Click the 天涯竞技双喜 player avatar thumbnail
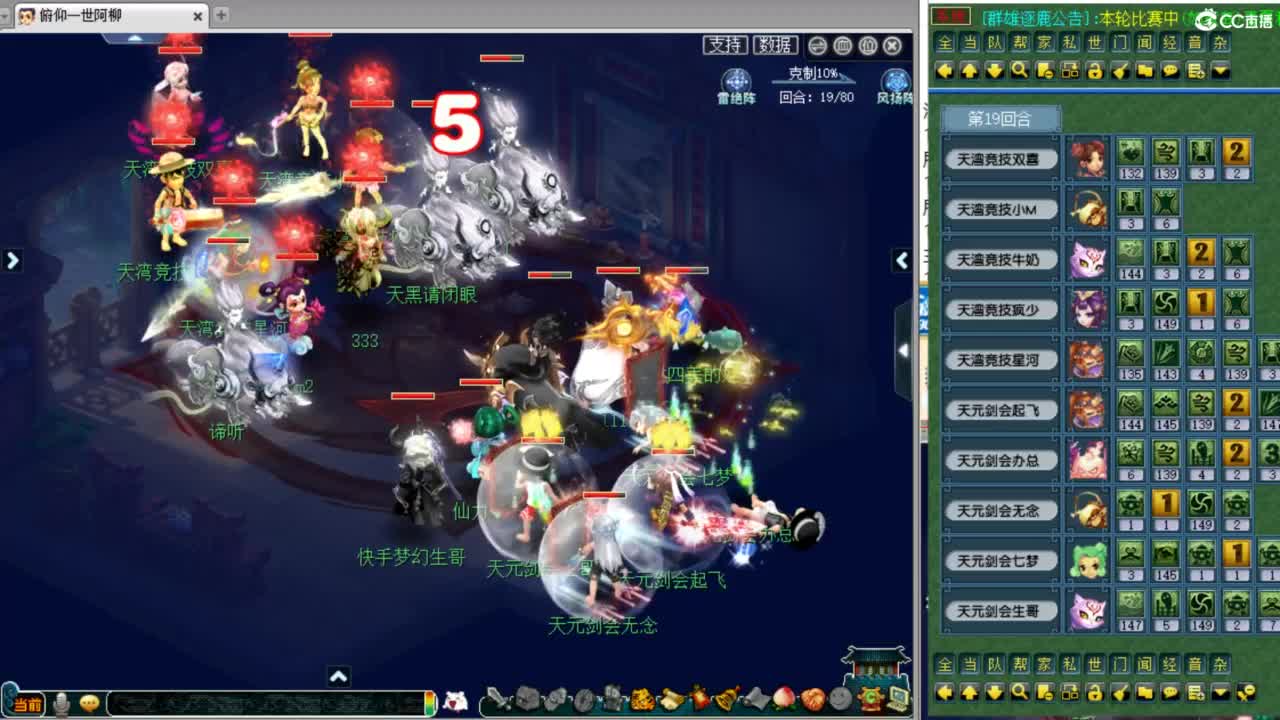This screenshot has height=720, width=1280. pyautogui.click(x=1088, y=160)
